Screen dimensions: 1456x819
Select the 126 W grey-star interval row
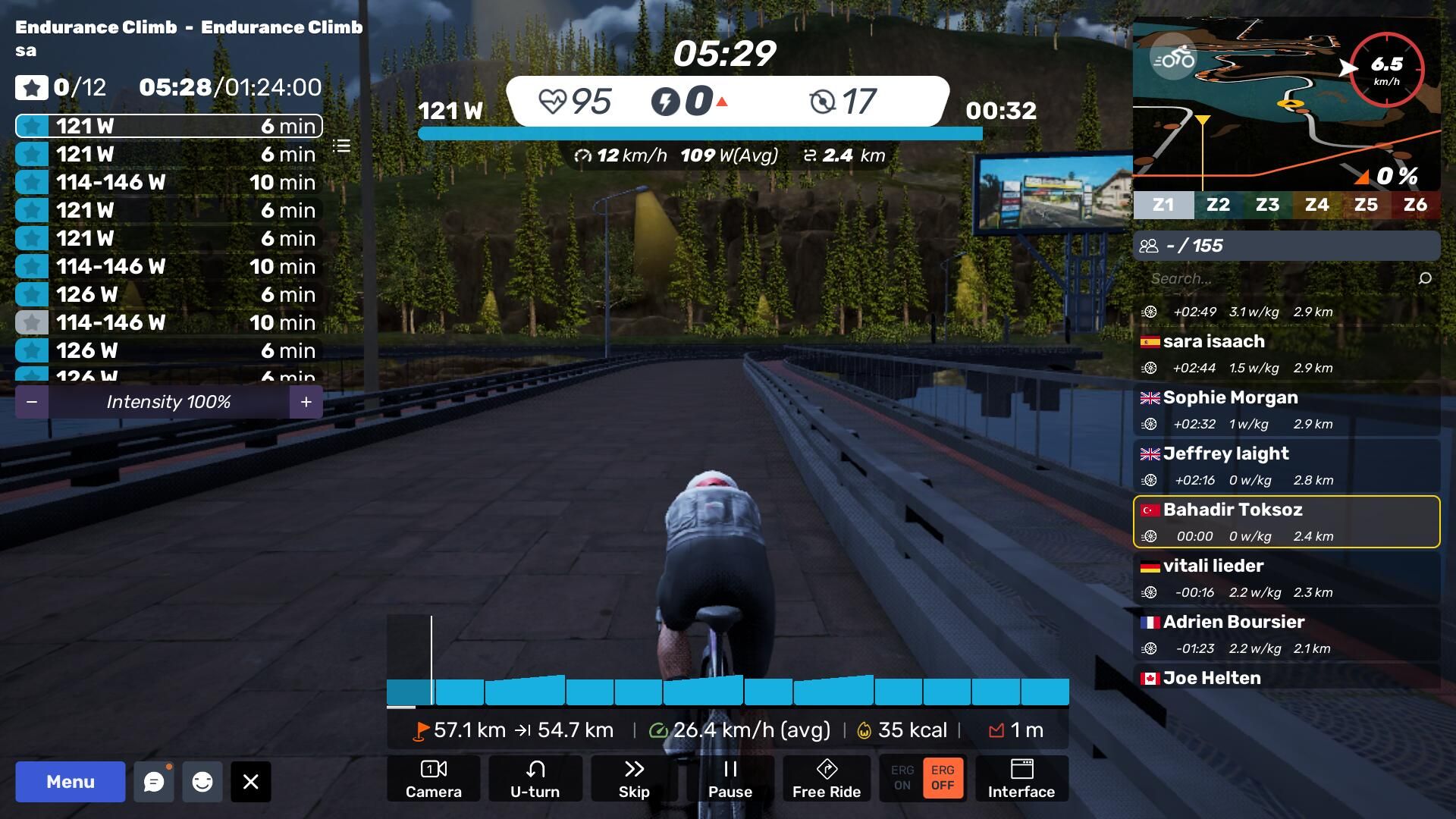pyautogui.click(x=168, y=322)
